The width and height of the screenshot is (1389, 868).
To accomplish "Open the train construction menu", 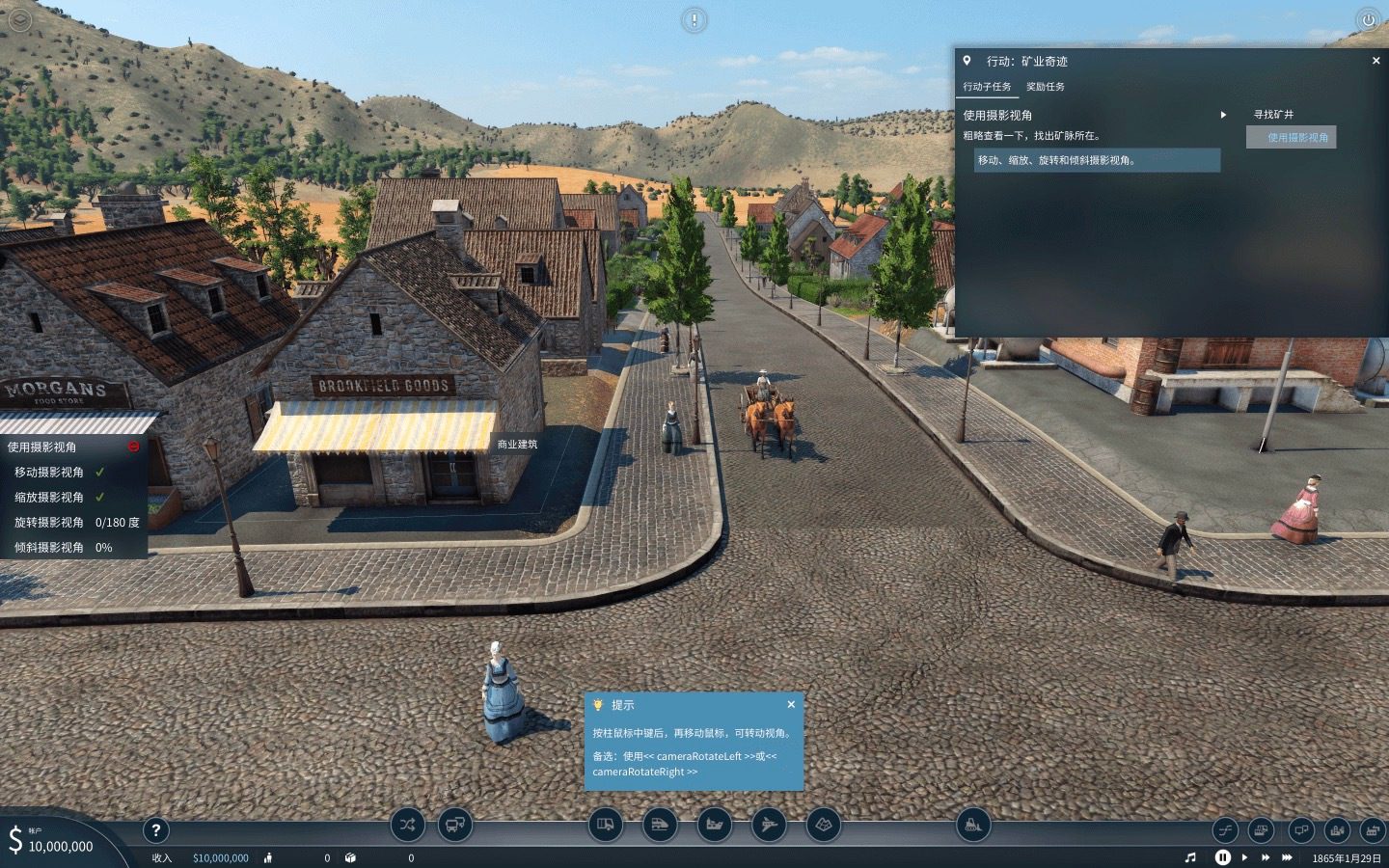I will click(x=660, y=825).
